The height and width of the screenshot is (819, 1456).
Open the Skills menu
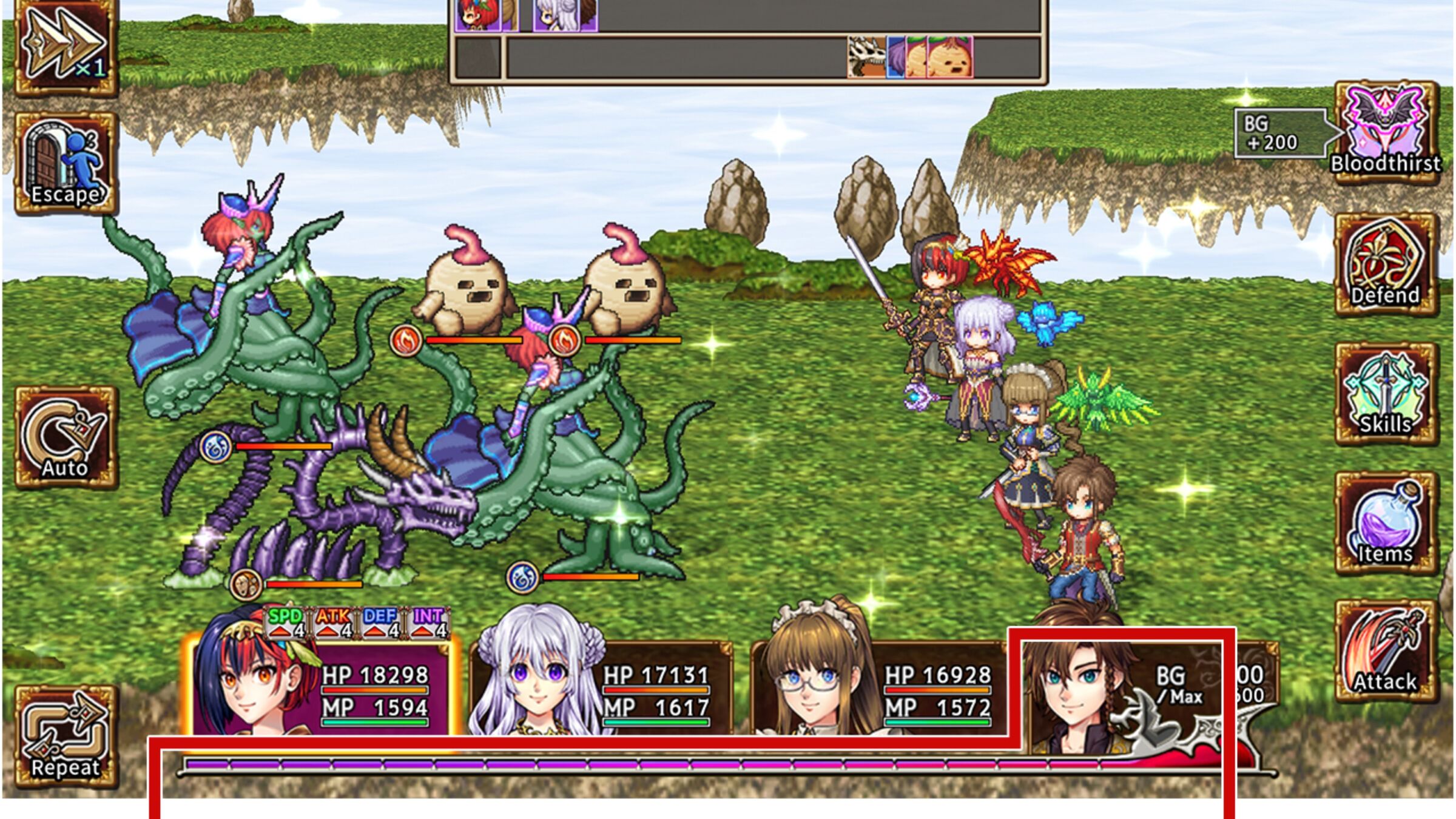point(1386,394)
